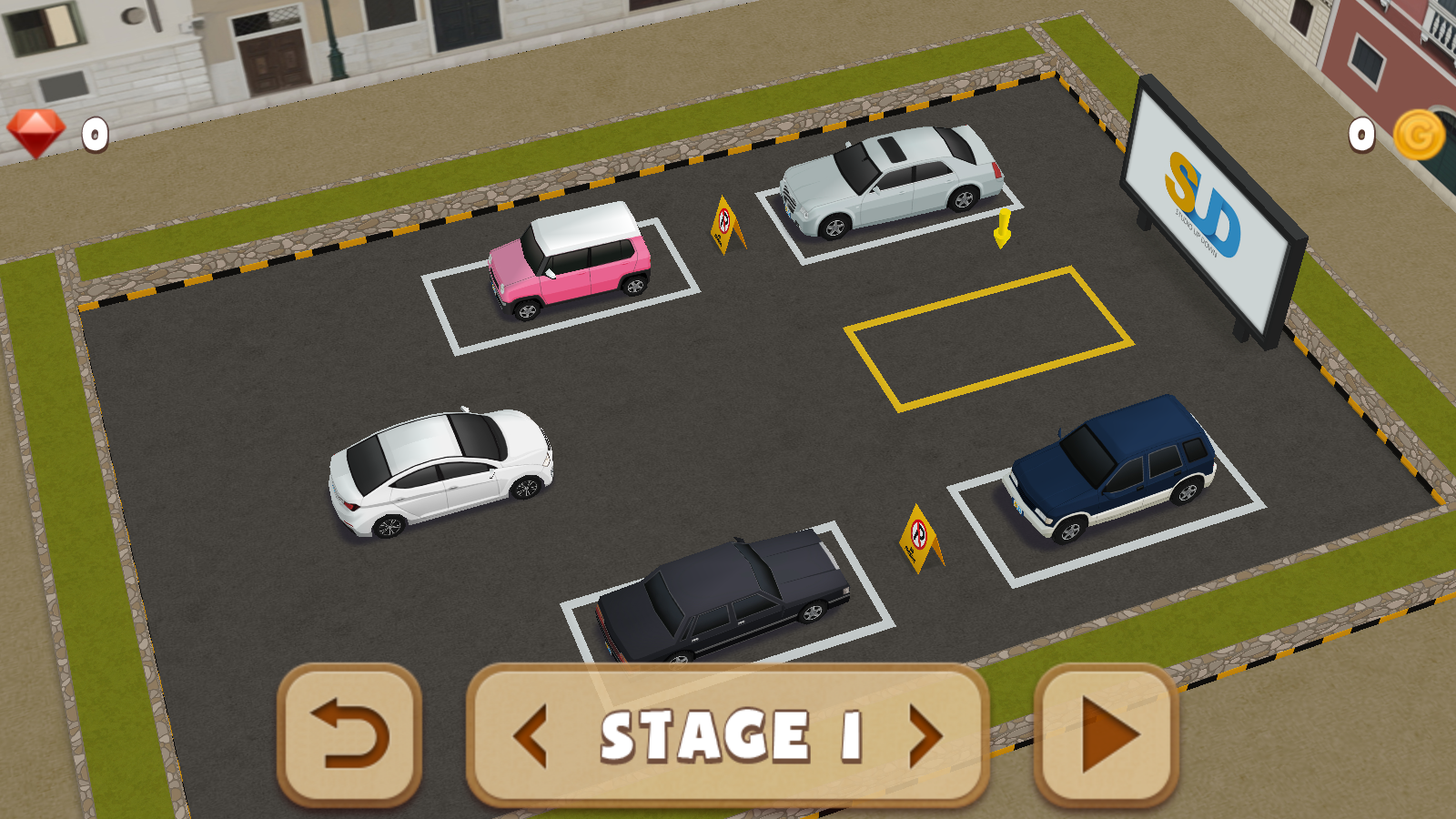Tap the gold coin icon
Viewport: 1456px width, 819px height.
pyautogui.click(x=1419, y=136)
